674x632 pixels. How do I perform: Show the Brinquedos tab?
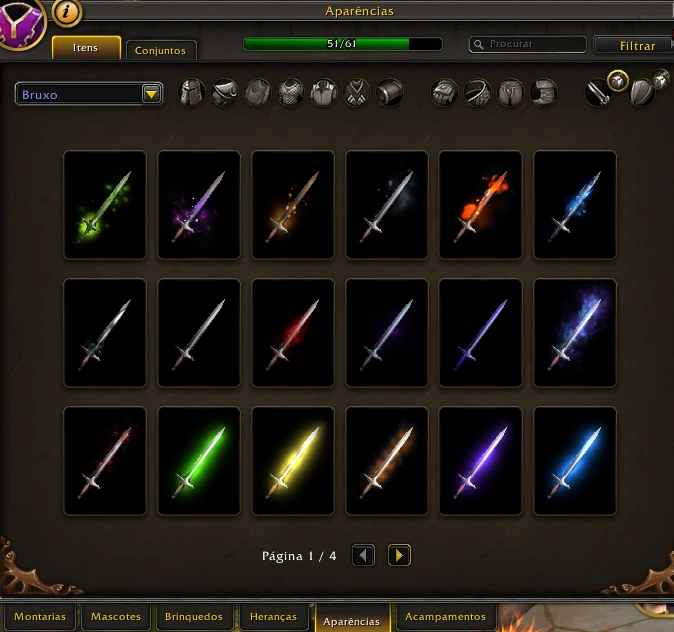194,617
